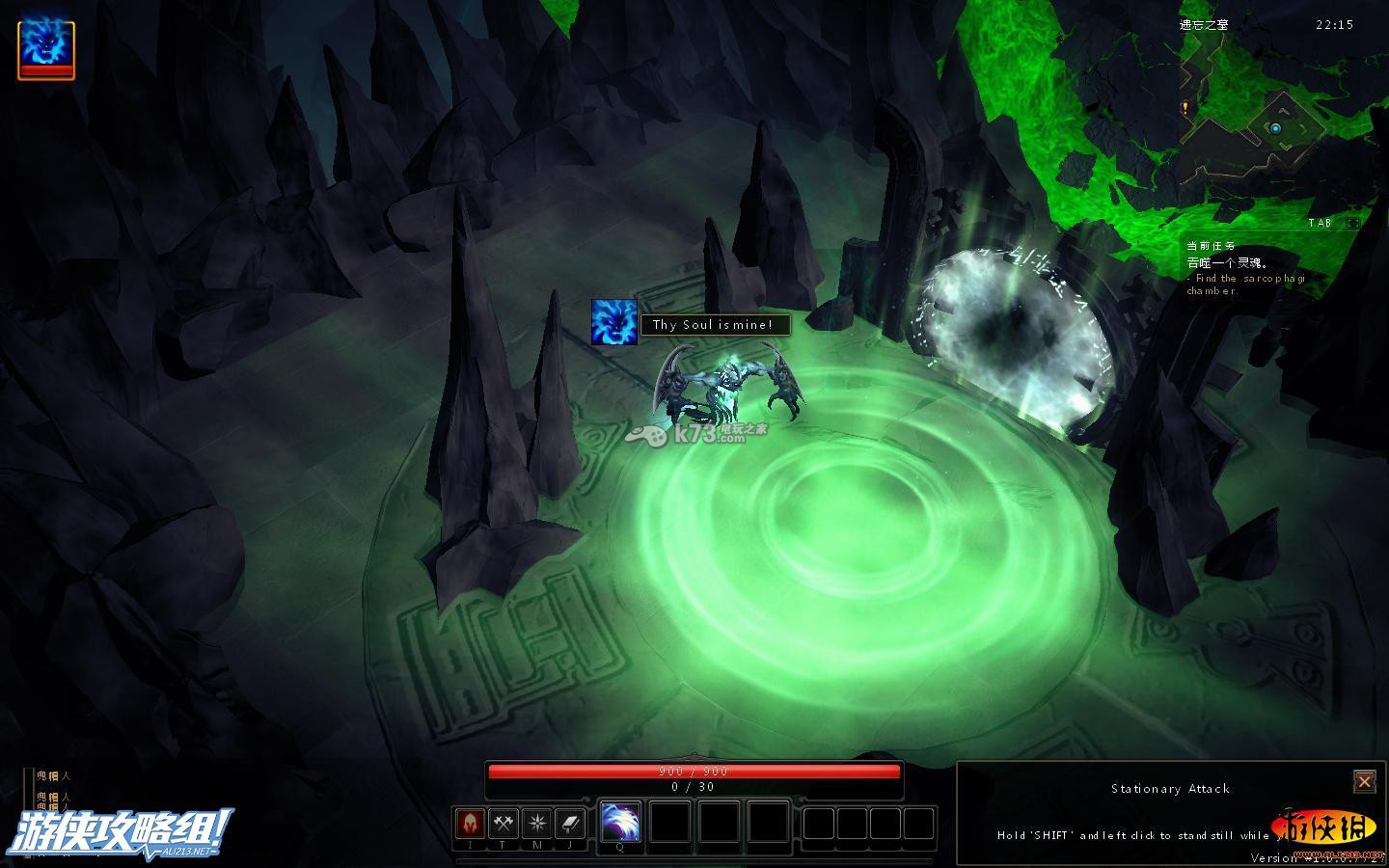The height and width of the screenshot is (868, 1389).
Task: Expand the minimap with the TAB toggle icon
Action: pos(1352,223)
